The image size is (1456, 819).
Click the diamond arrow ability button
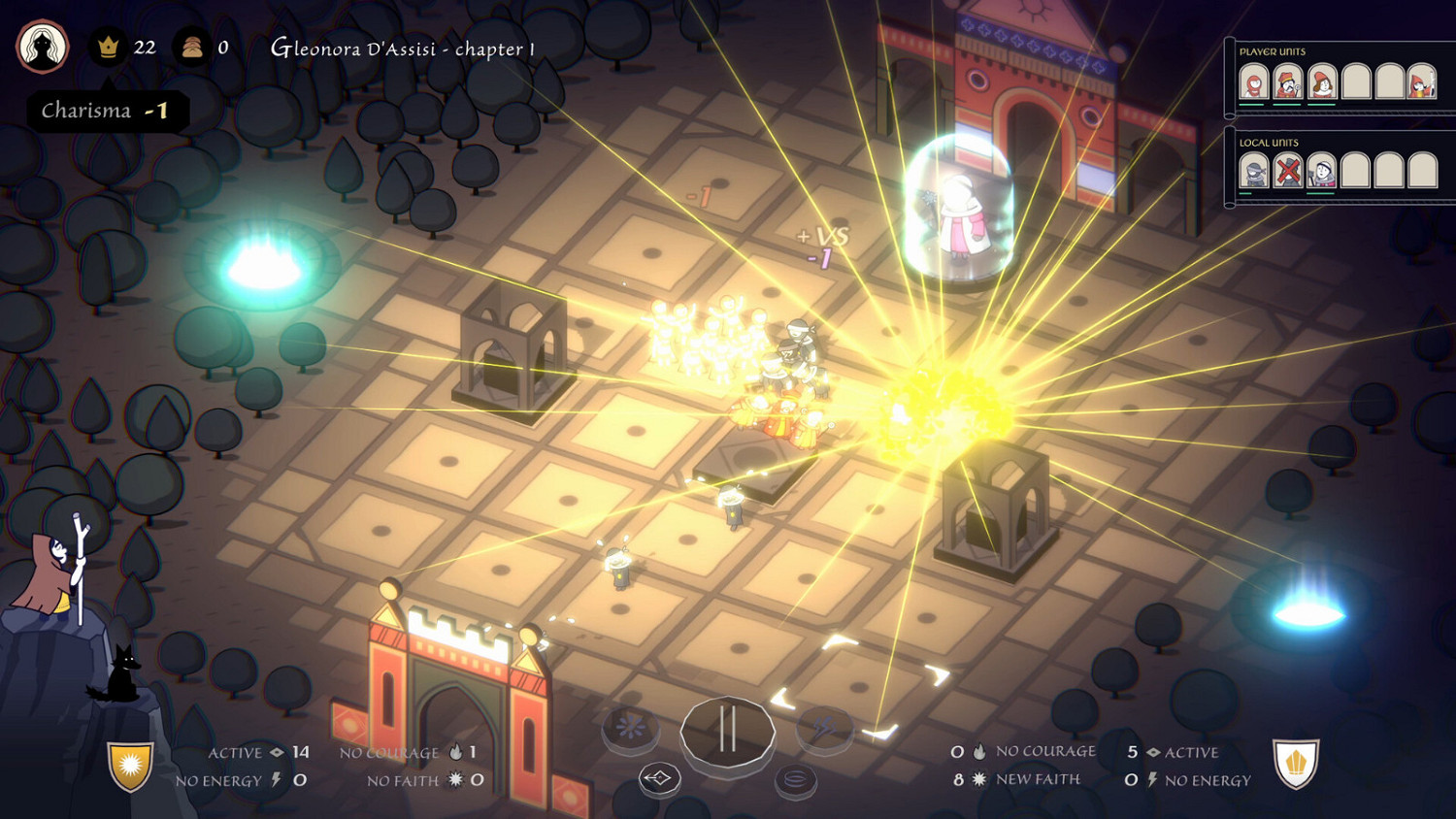tap(660, 776)
